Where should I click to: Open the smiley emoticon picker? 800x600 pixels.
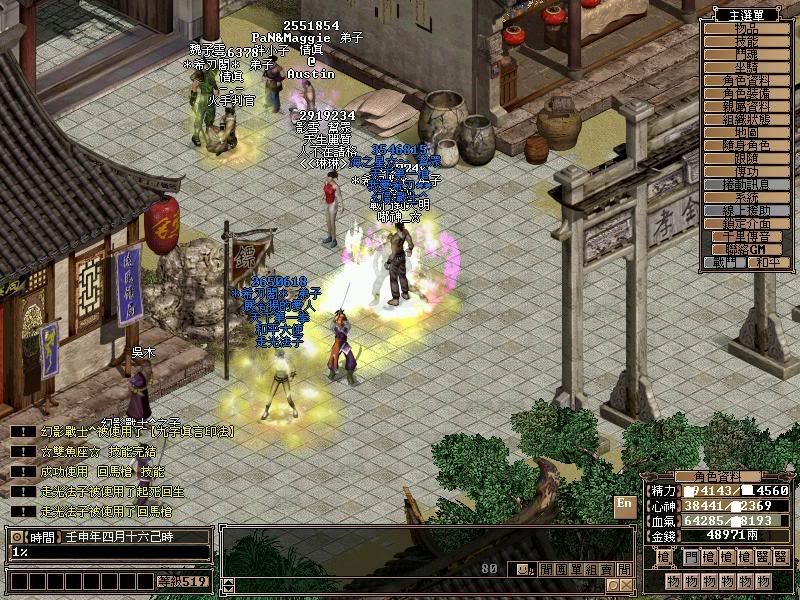pyautogui.click(x=523, y=569)
